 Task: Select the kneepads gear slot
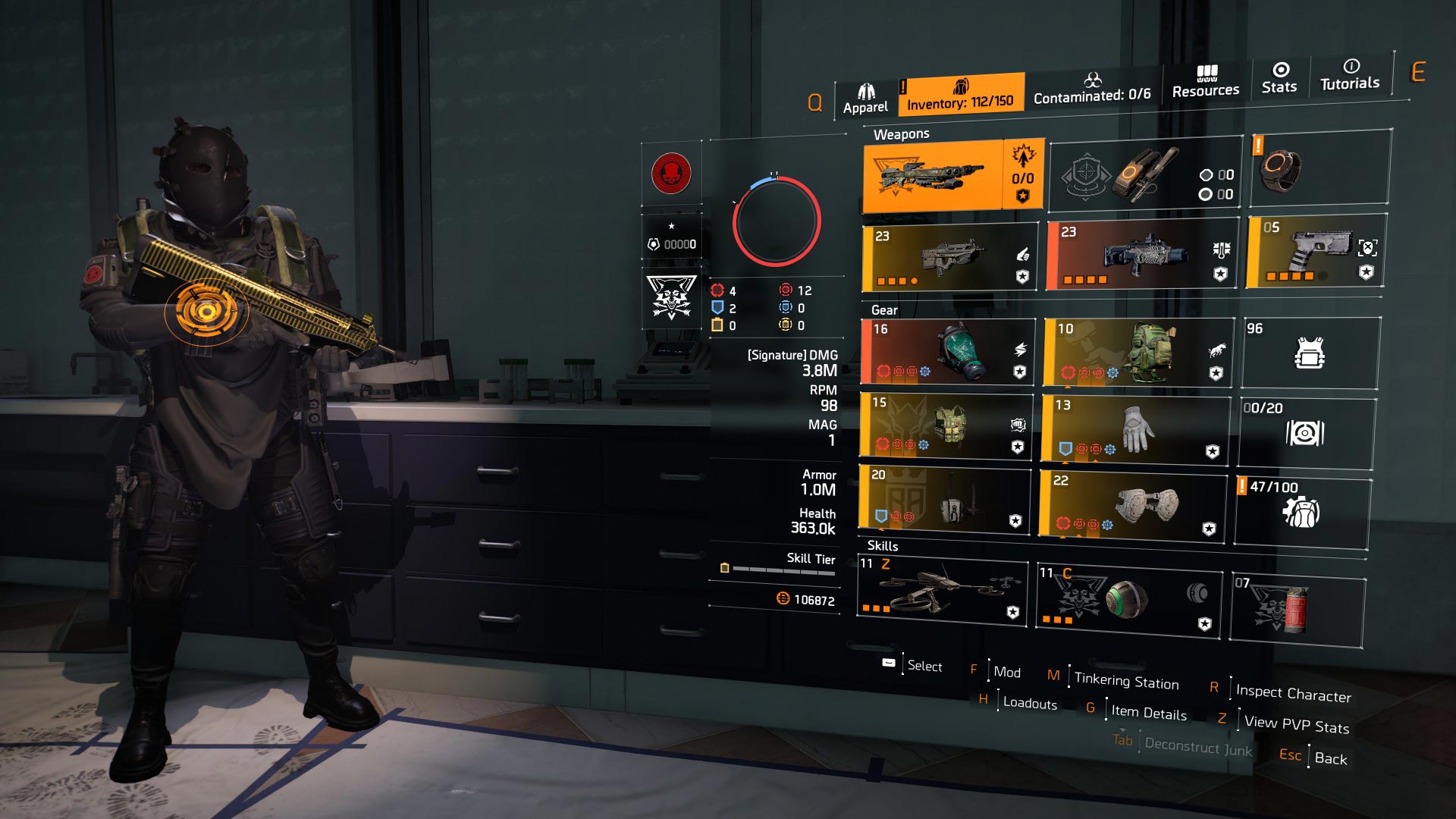click(x=1133, y=505)
